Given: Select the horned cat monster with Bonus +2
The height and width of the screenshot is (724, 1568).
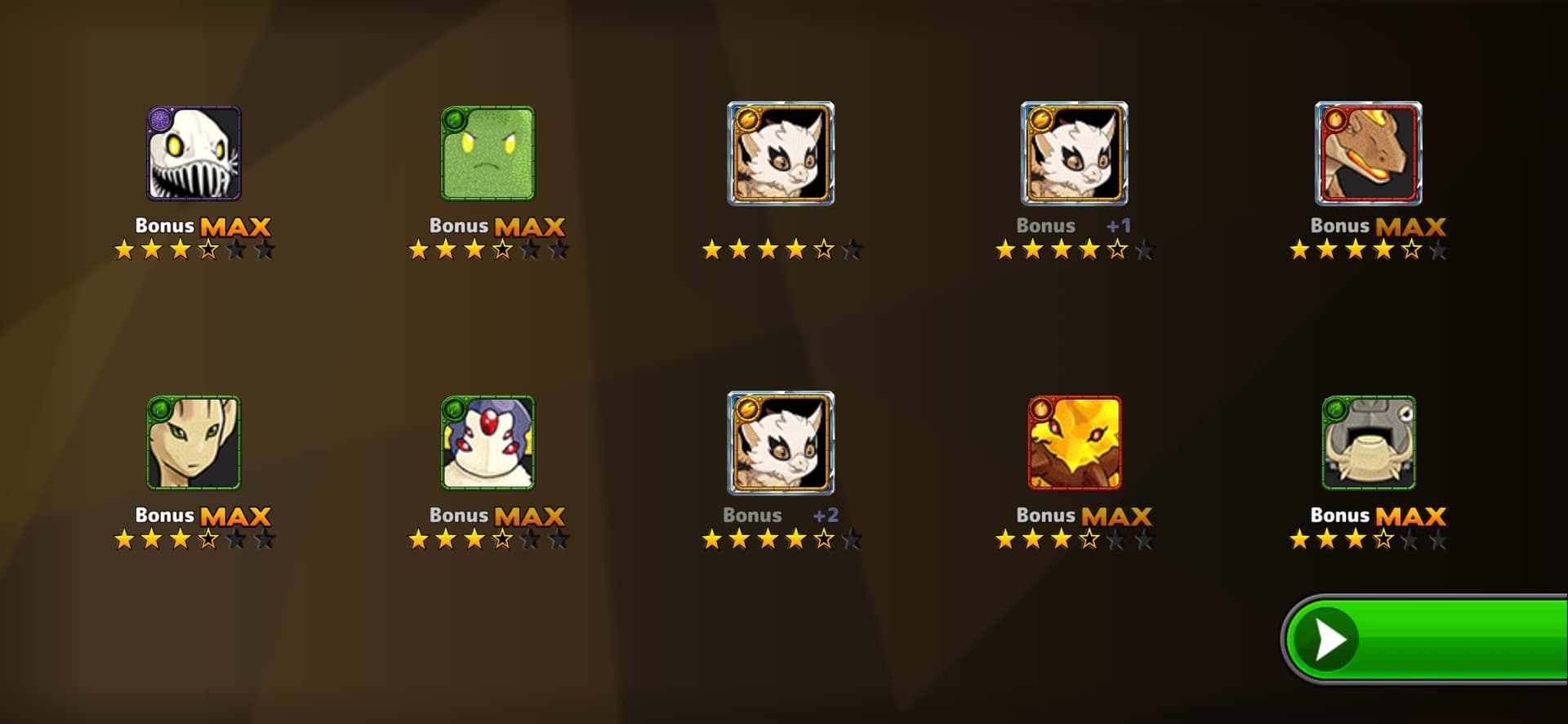Looking at the screenshot, I should coord(781,443).
